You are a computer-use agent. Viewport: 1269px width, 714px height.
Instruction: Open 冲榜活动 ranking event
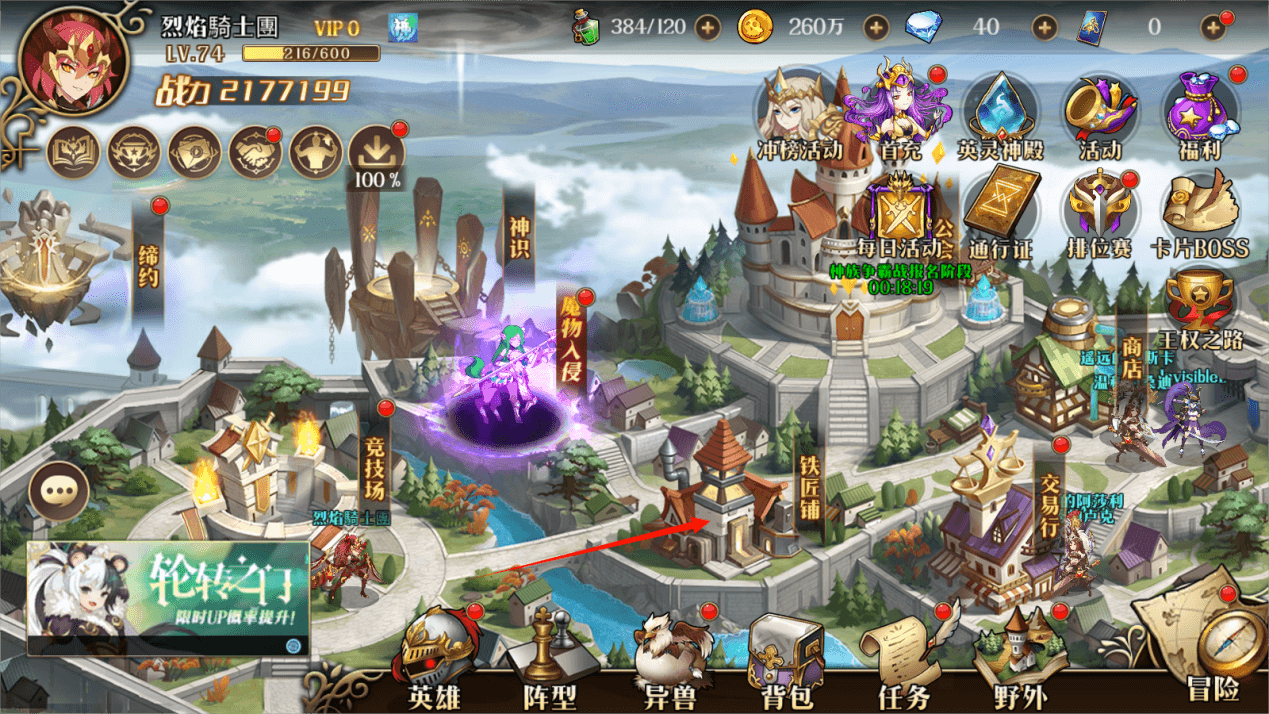tap(798, 115)
